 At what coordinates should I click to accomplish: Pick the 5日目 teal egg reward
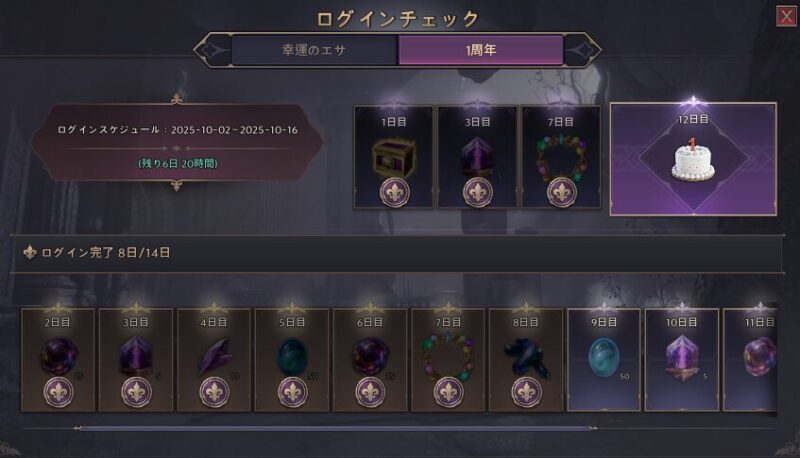pos(292,360)
